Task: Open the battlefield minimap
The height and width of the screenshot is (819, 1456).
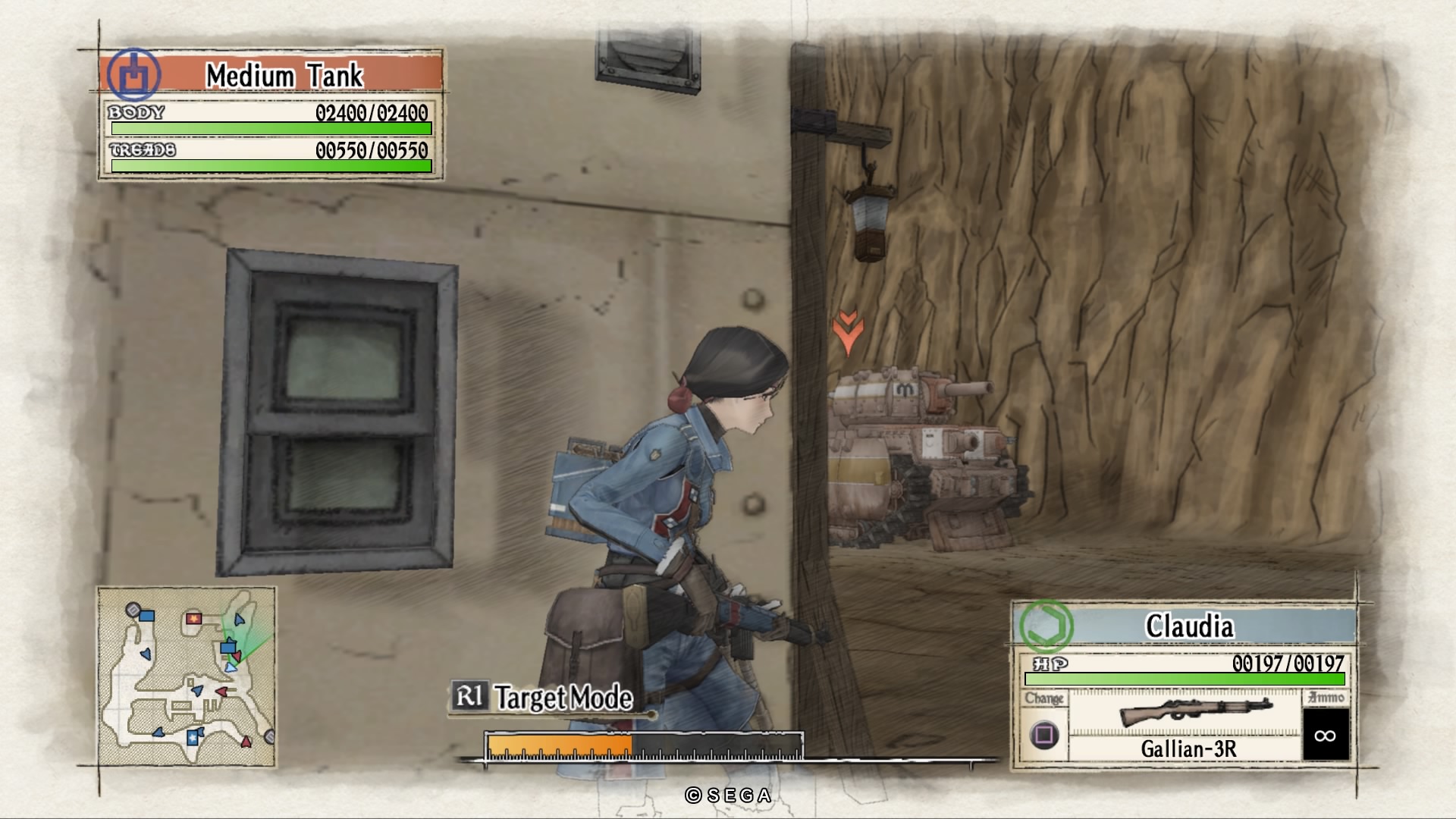Action: click(x=187, y=676)
